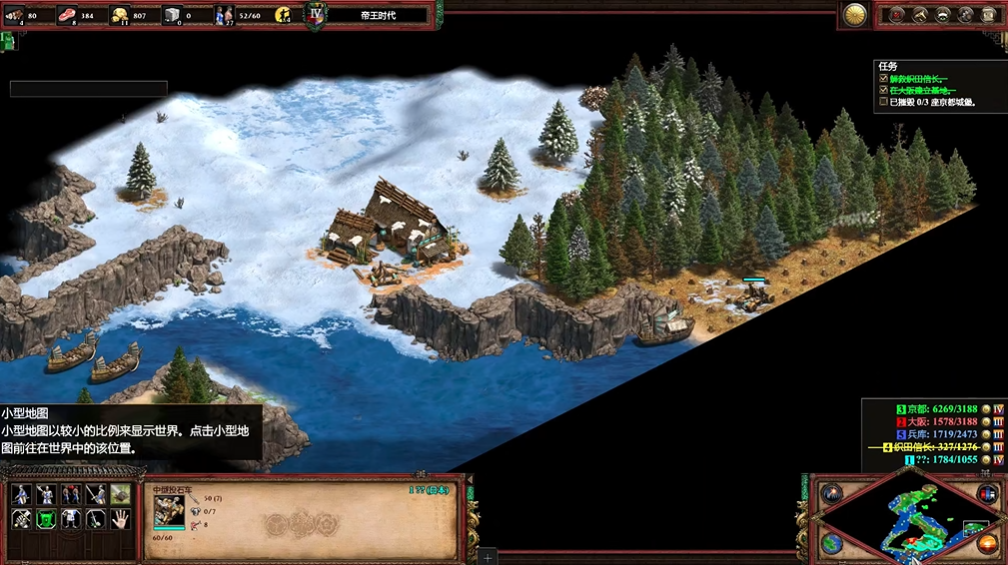Click the plus button beside the bottom panel
The height and width of the screenshot is (565, 1008).
point(487,555)
